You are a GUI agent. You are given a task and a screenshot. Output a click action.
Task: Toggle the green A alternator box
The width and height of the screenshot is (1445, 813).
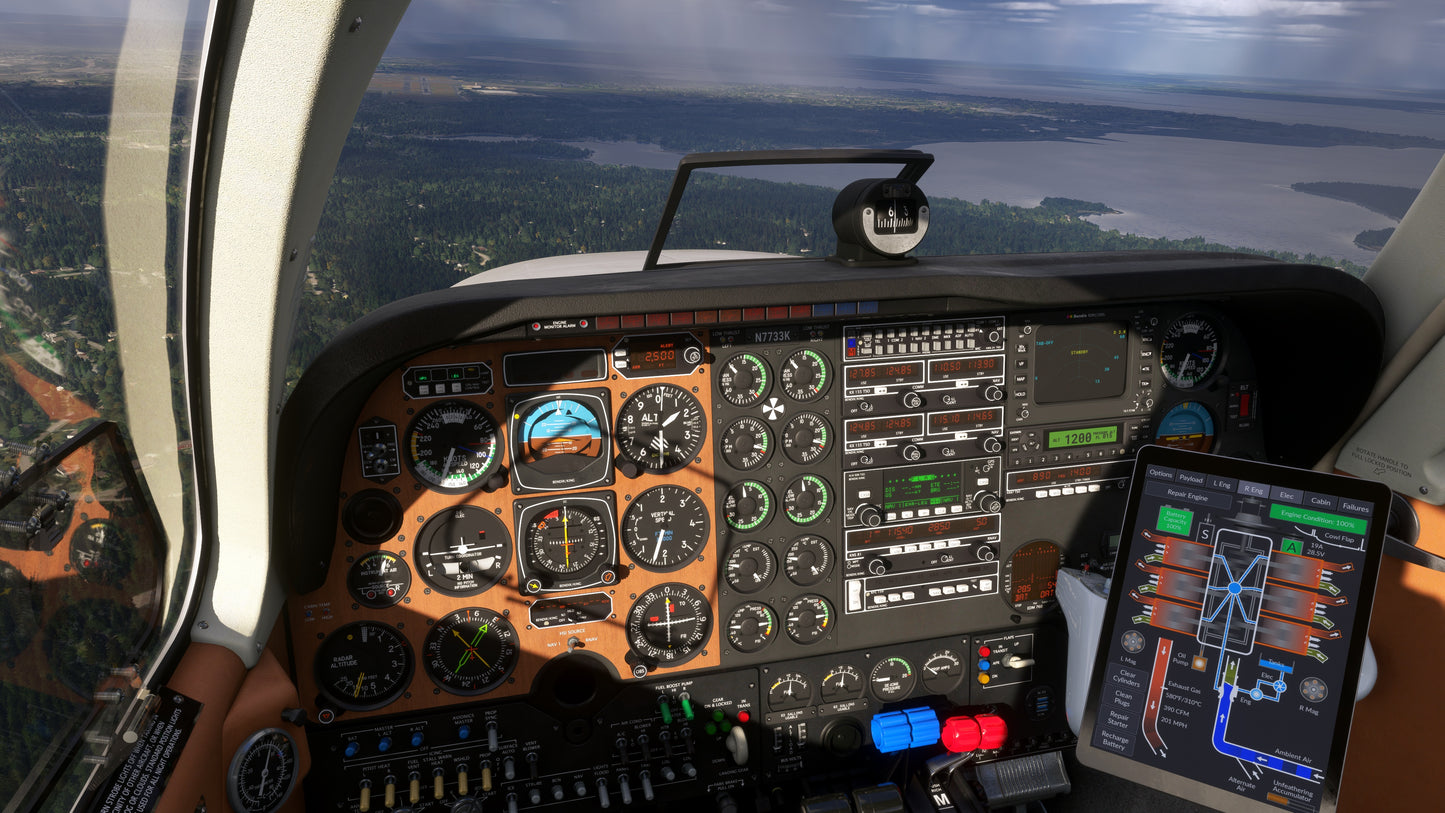tap(1292, 546)
